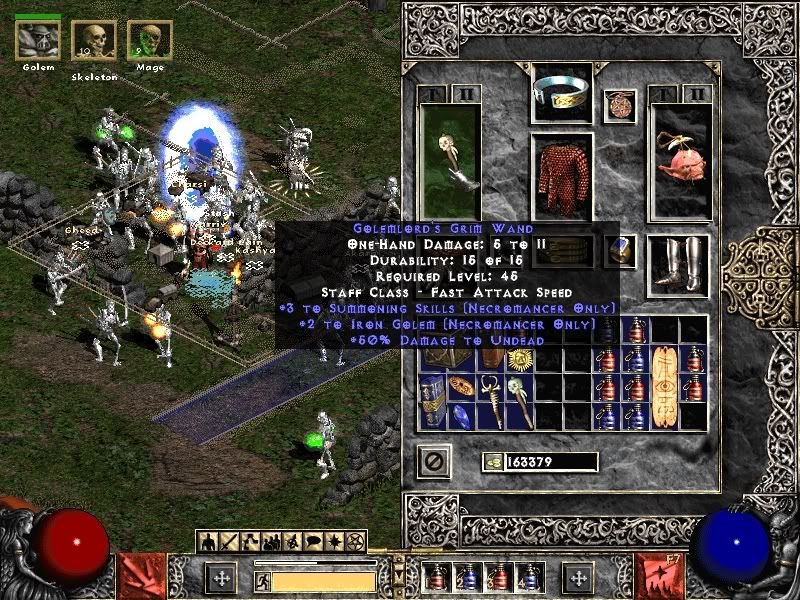The image size is (800, 600).
Task: Pick up the equipped circlet helm
Action: (x=561, y=94)
